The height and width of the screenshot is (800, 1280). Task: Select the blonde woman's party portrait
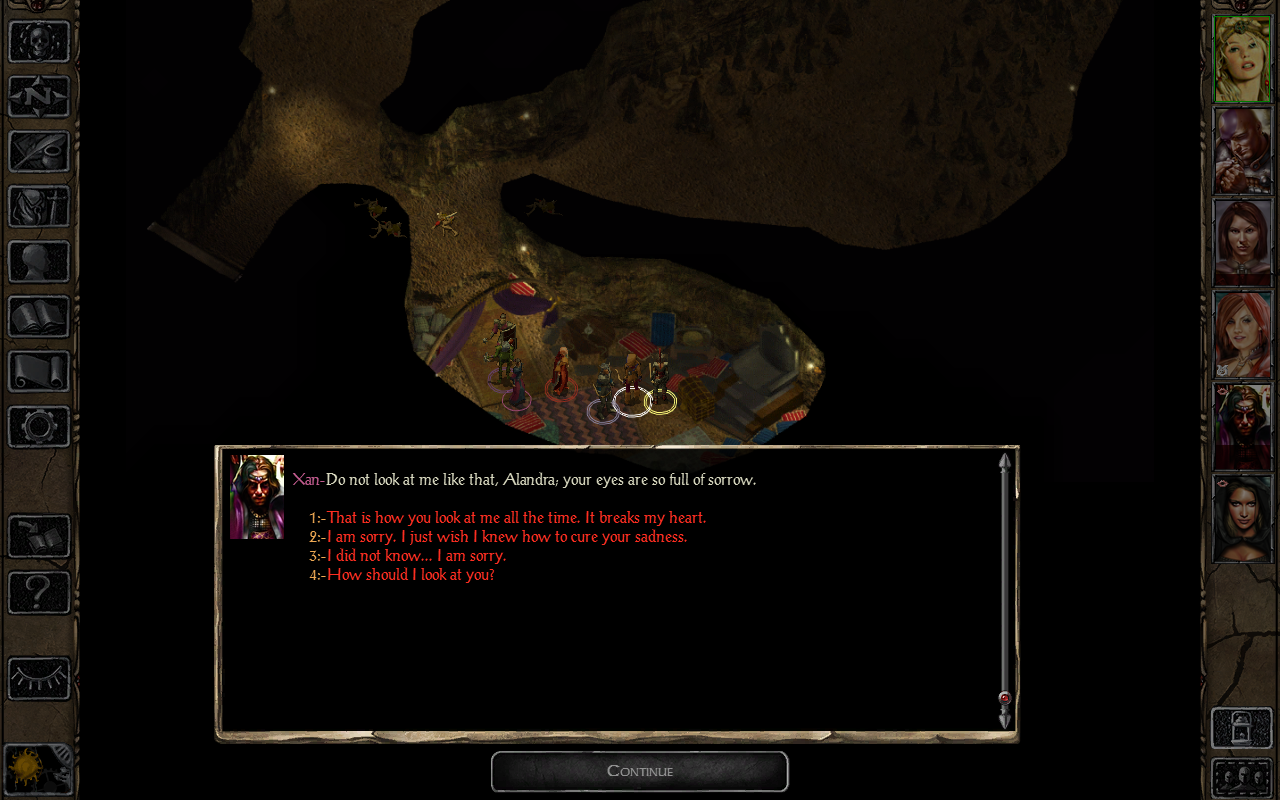click(1242, 59)
